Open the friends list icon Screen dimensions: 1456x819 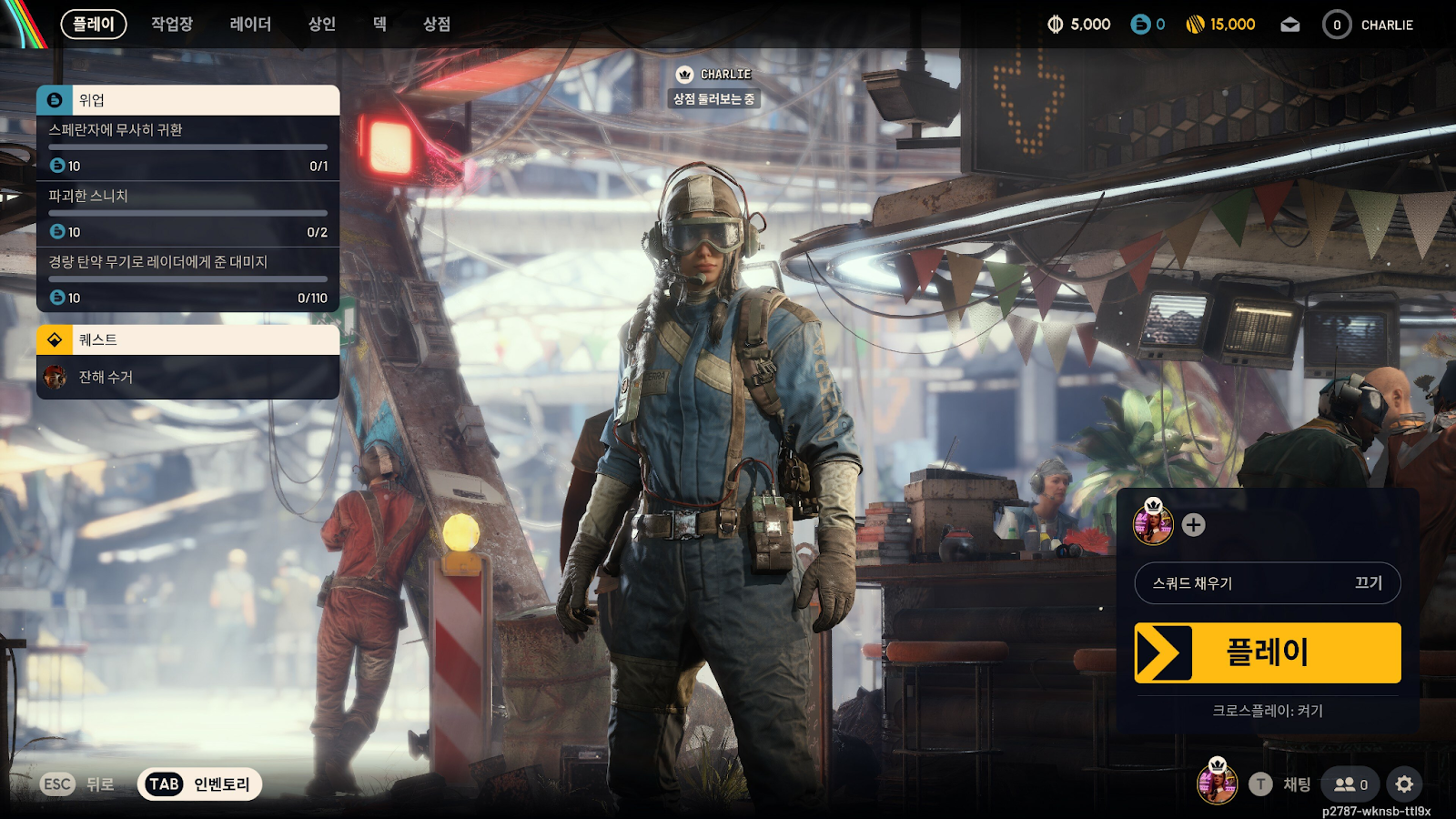1350,784
